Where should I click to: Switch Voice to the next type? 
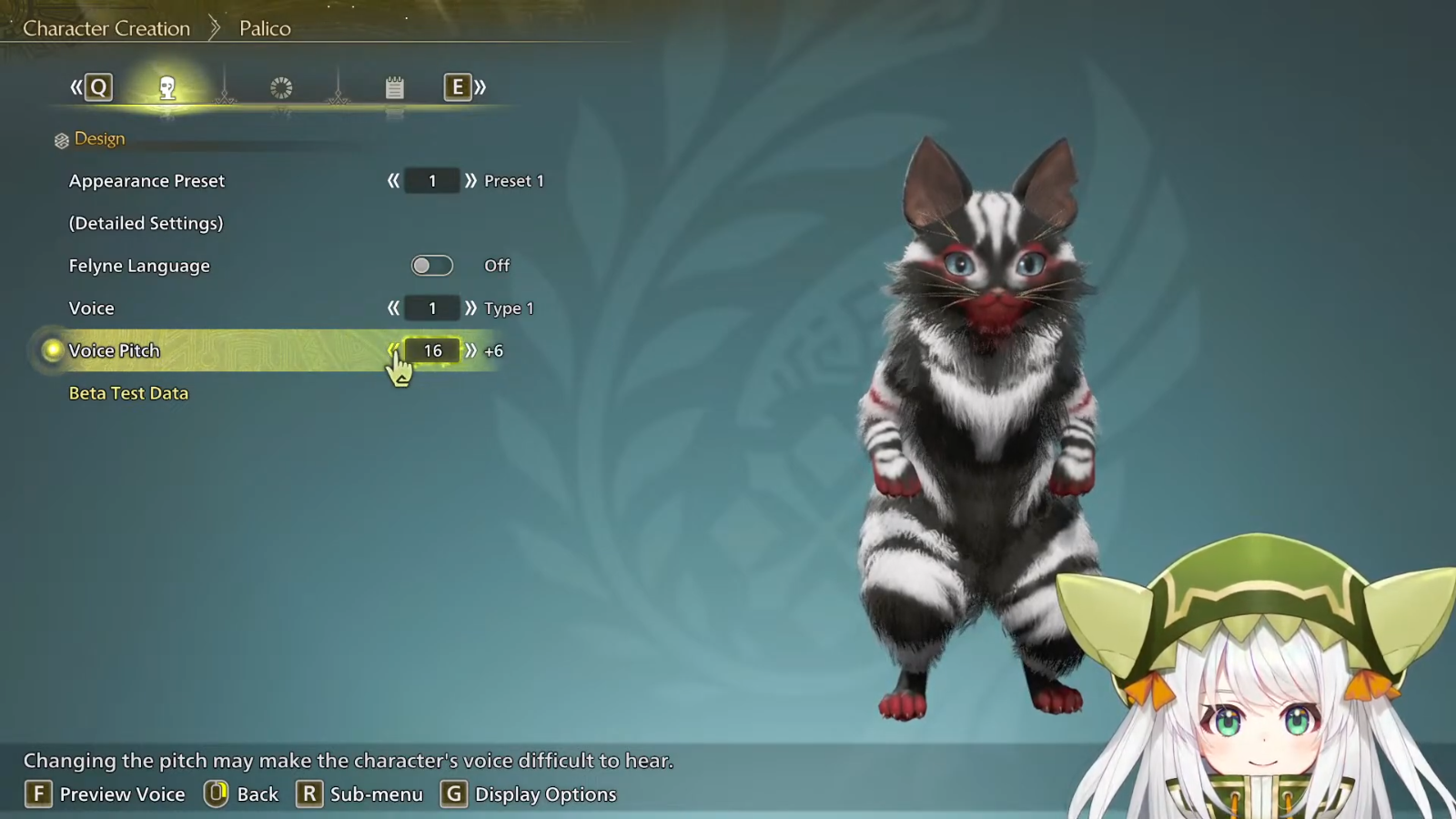[470, 308]
